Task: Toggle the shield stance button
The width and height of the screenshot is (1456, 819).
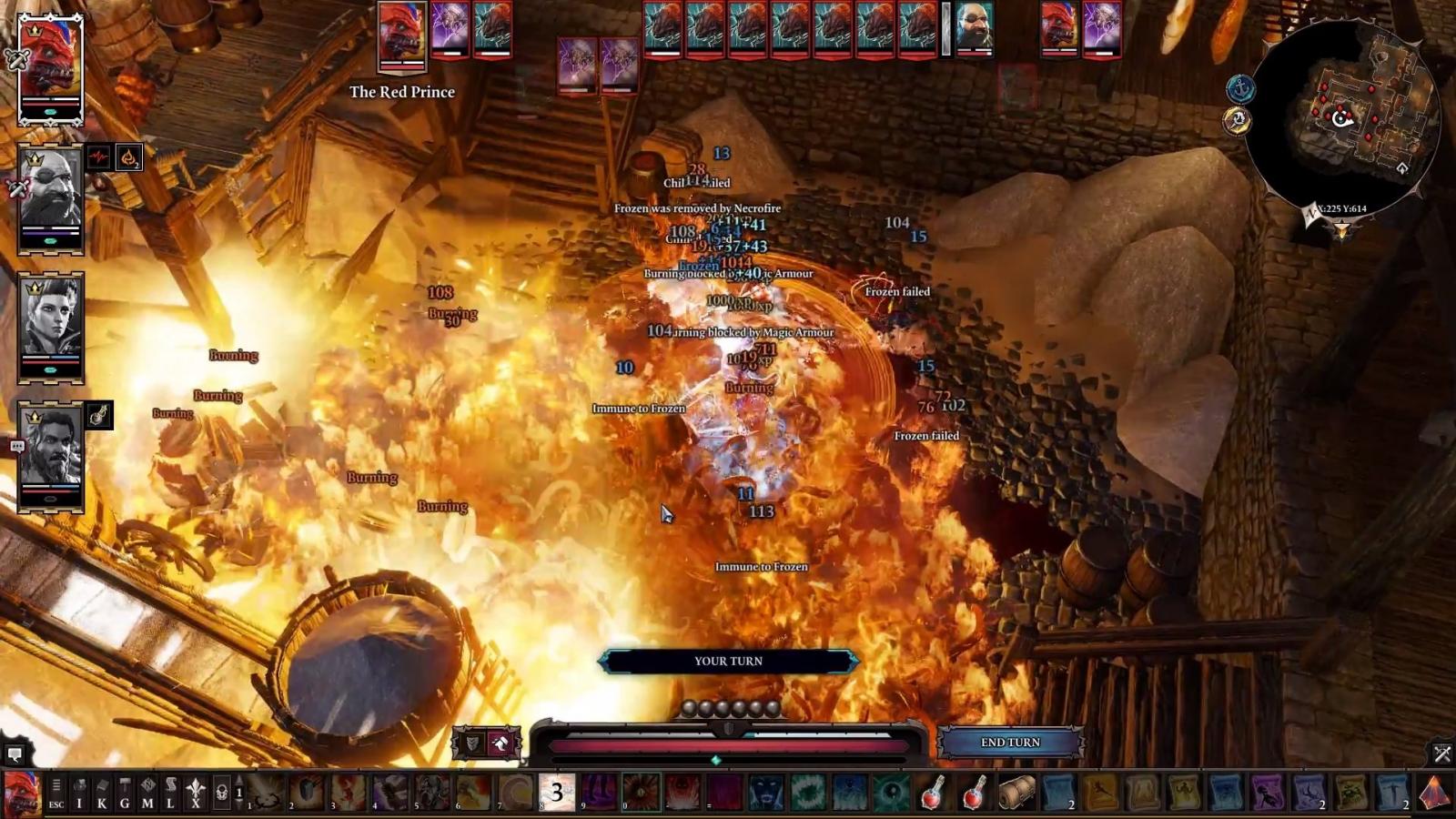Action: click(472, 743)
